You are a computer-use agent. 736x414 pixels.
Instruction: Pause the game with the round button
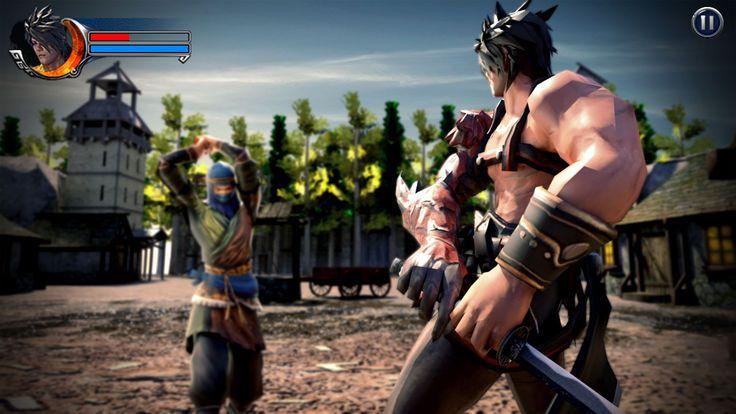click(707, 22)
